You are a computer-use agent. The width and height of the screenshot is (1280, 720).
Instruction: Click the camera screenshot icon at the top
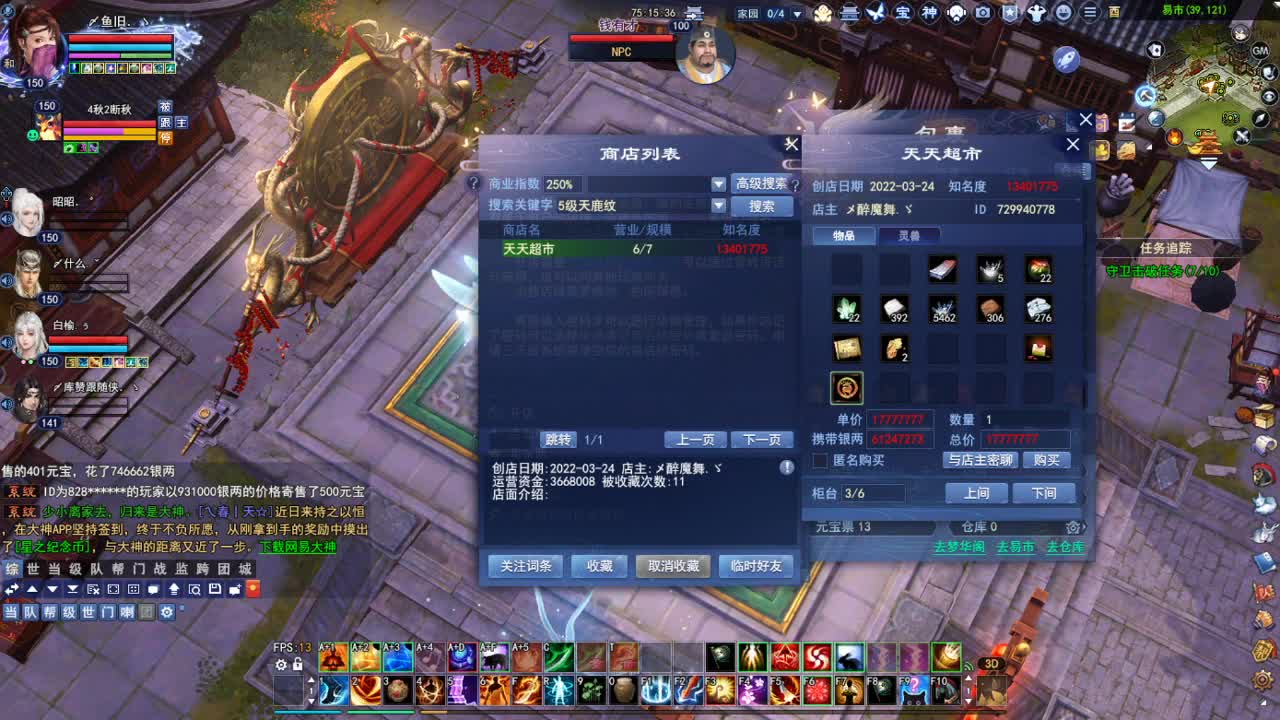[982, 13]
